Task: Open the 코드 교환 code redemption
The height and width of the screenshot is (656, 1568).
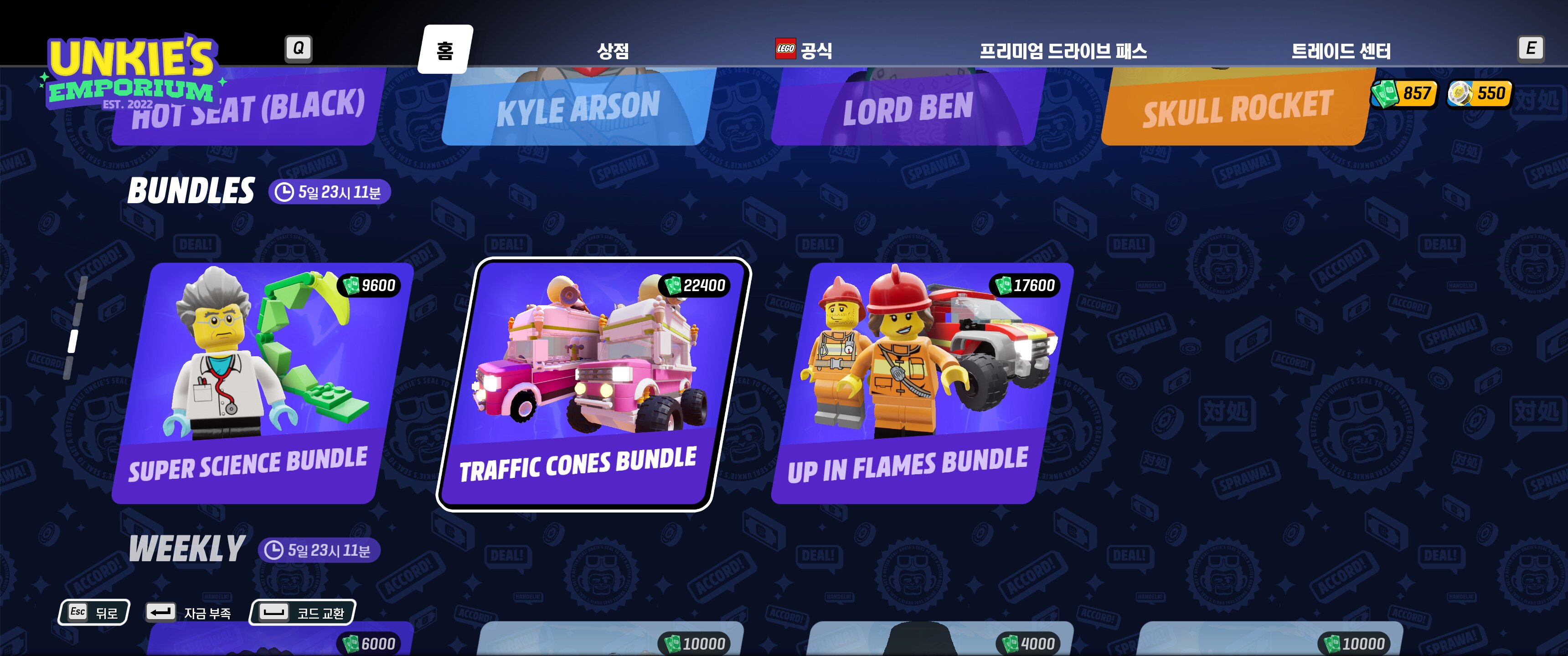Action: tap(303, 612)
